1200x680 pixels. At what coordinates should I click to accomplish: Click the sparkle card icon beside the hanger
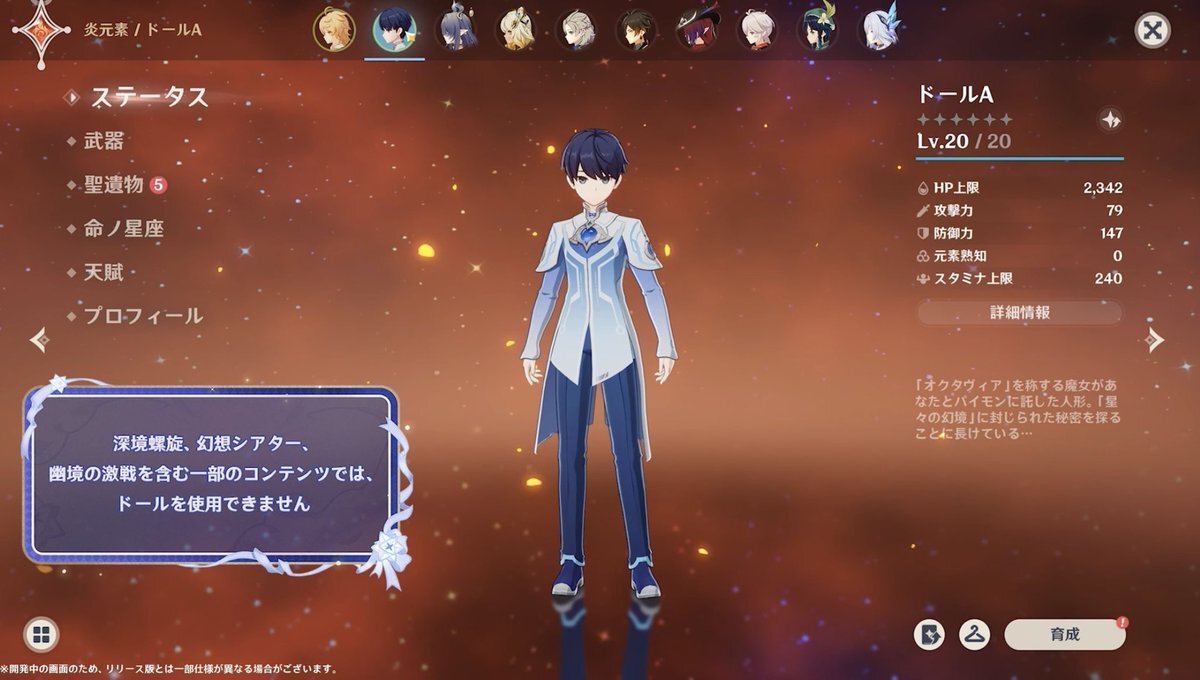pyautogui.click(x=930, y=634)
